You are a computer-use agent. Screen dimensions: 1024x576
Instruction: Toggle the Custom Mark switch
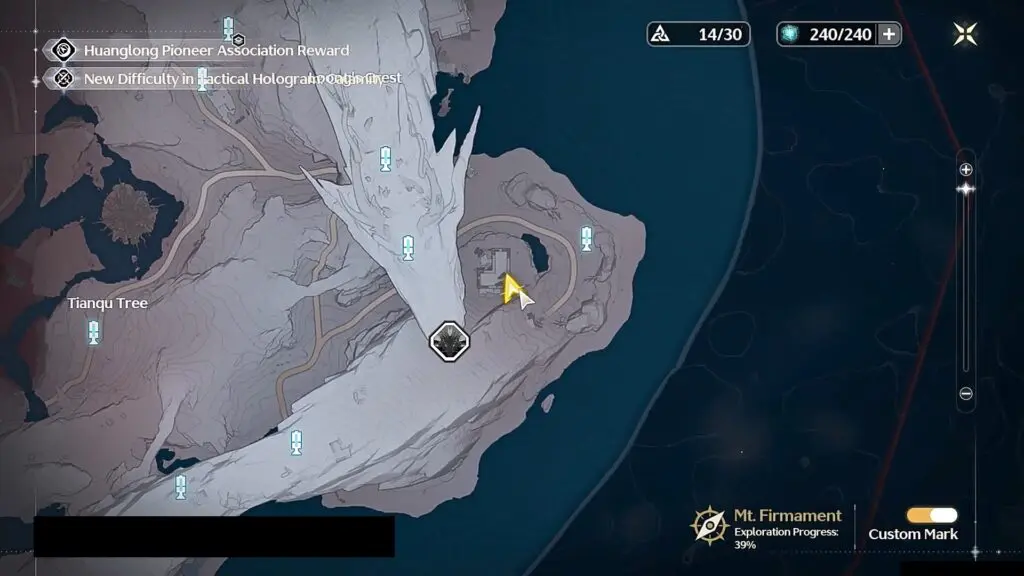point(931,515)
